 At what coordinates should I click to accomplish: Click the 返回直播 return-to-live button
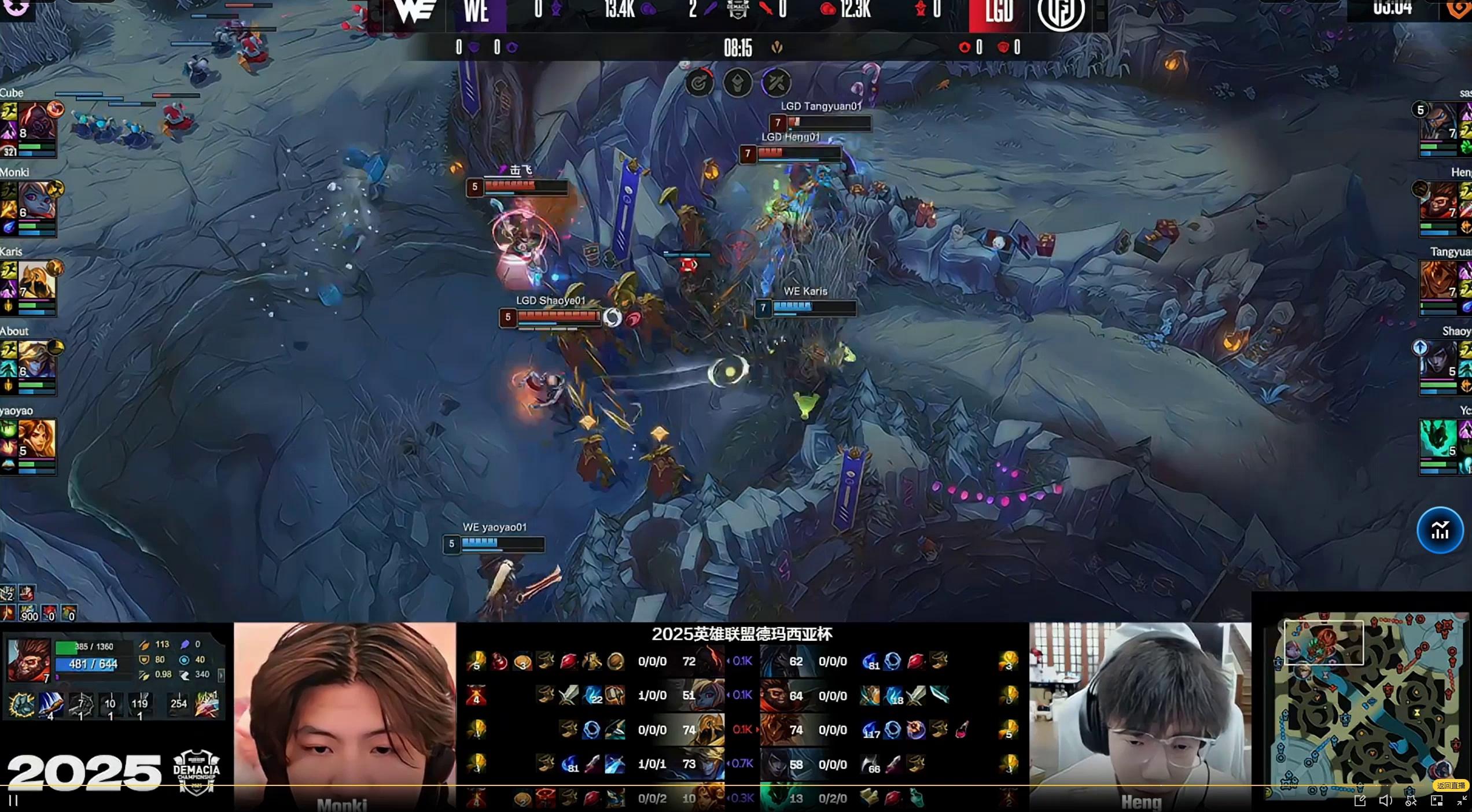pyautogui.click(x=1451, y=785)
